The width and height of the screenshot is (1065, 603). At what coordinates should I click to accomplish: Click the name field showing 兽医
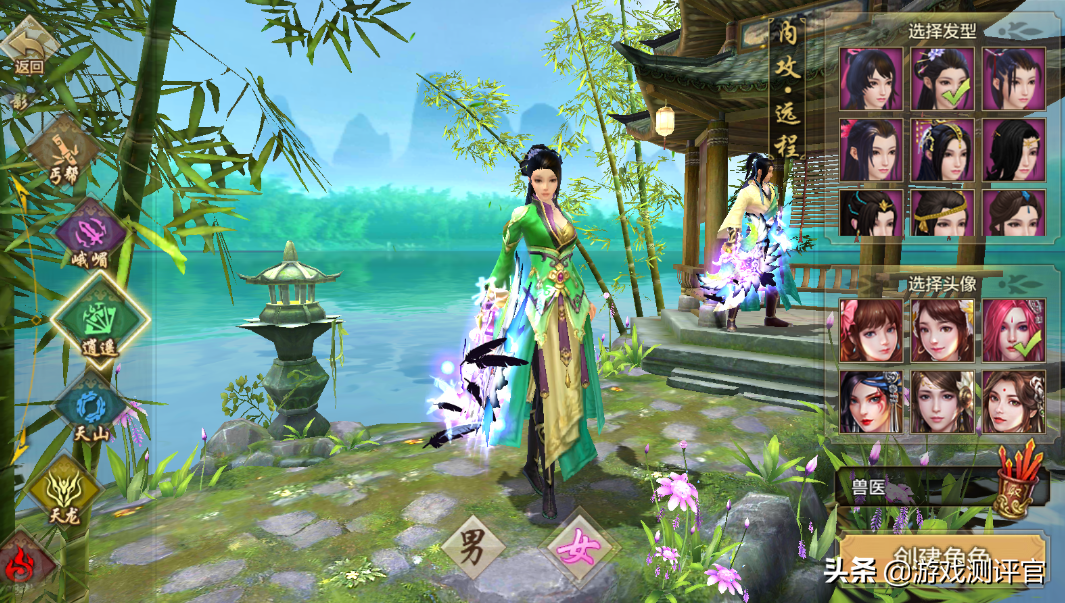(912, 489)
